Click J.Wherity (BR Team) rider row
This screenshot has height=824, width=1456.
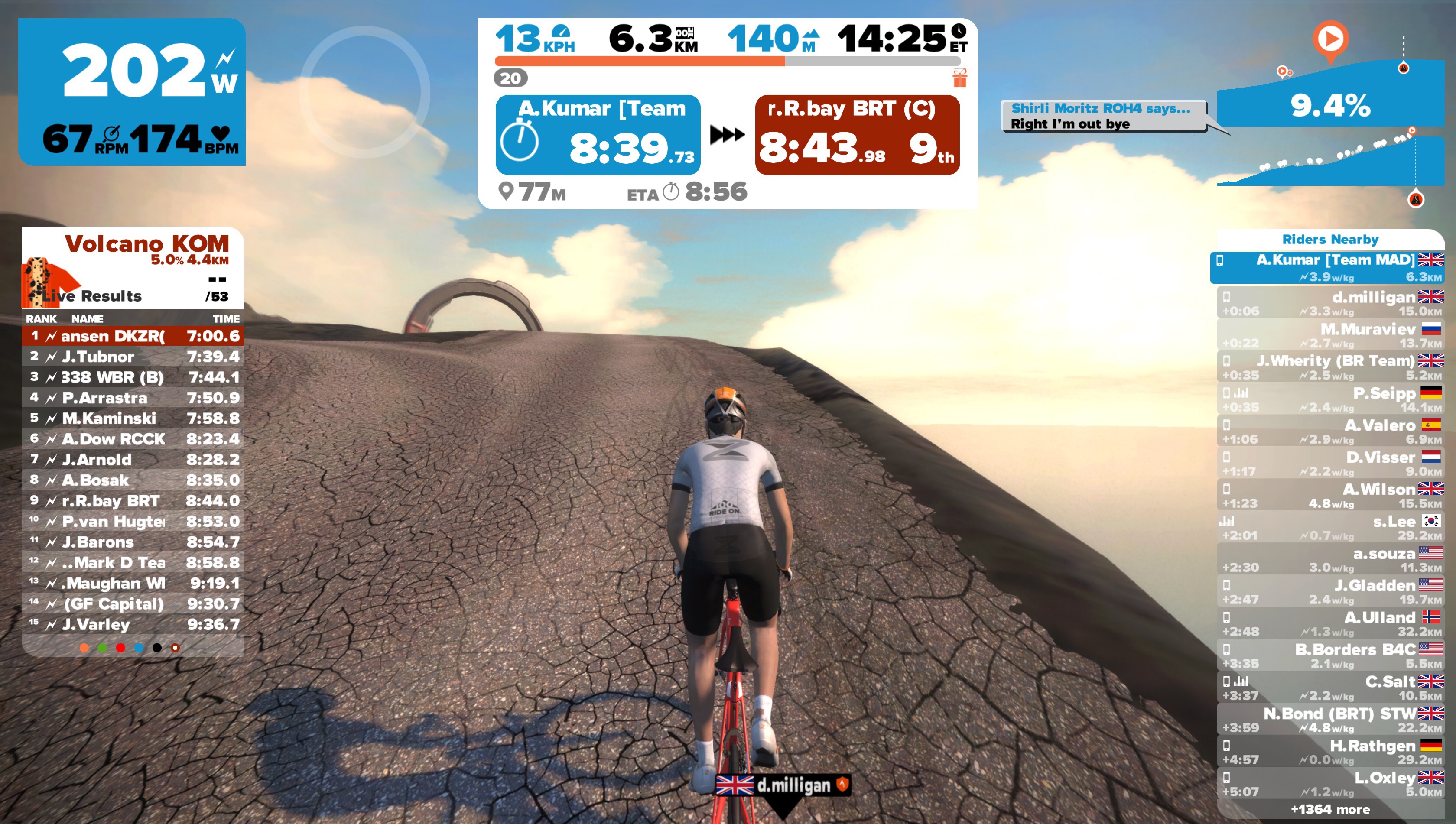[1330, 367]
